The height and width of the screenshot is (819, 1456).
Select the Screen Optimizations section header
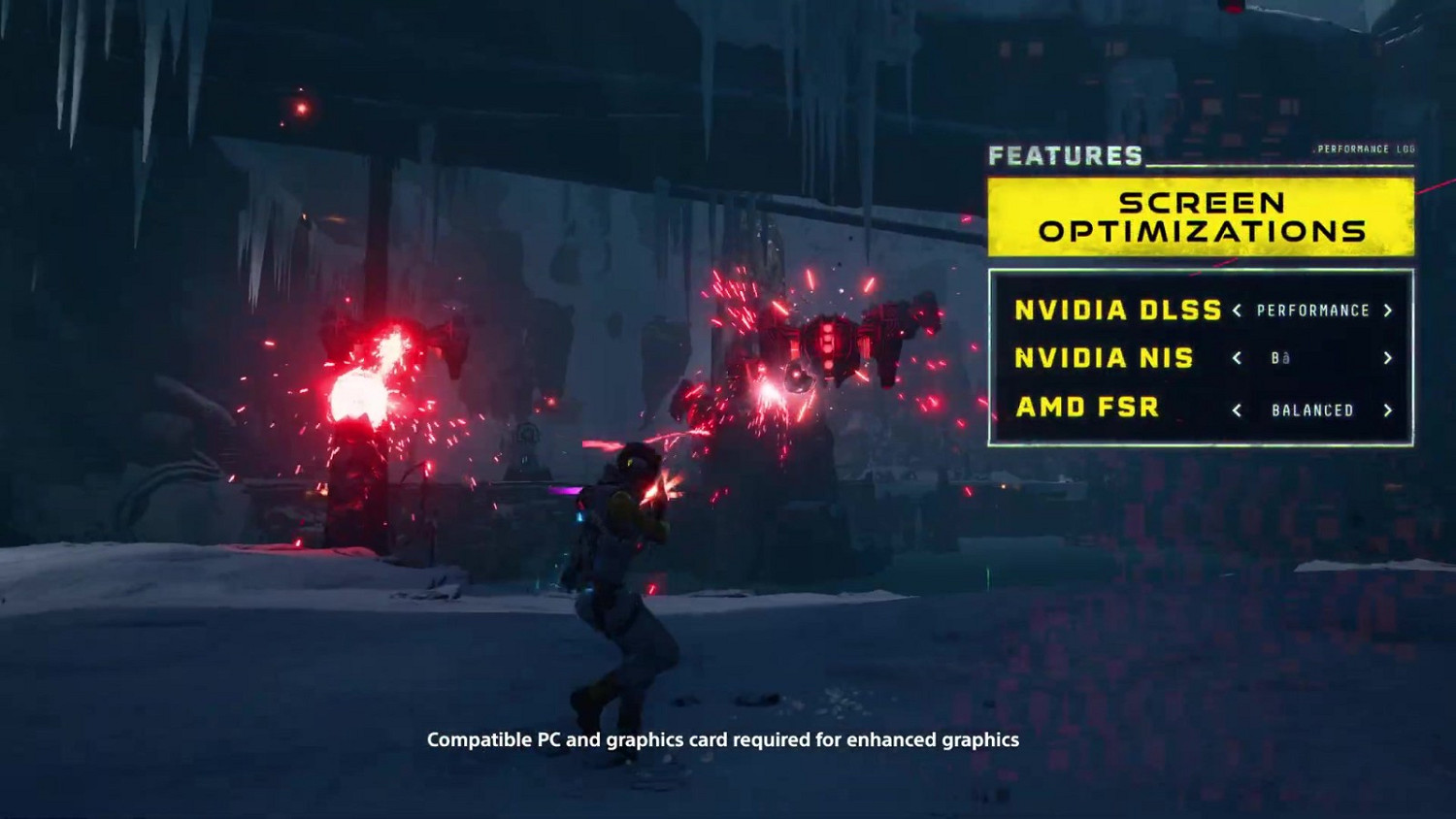1201,216
